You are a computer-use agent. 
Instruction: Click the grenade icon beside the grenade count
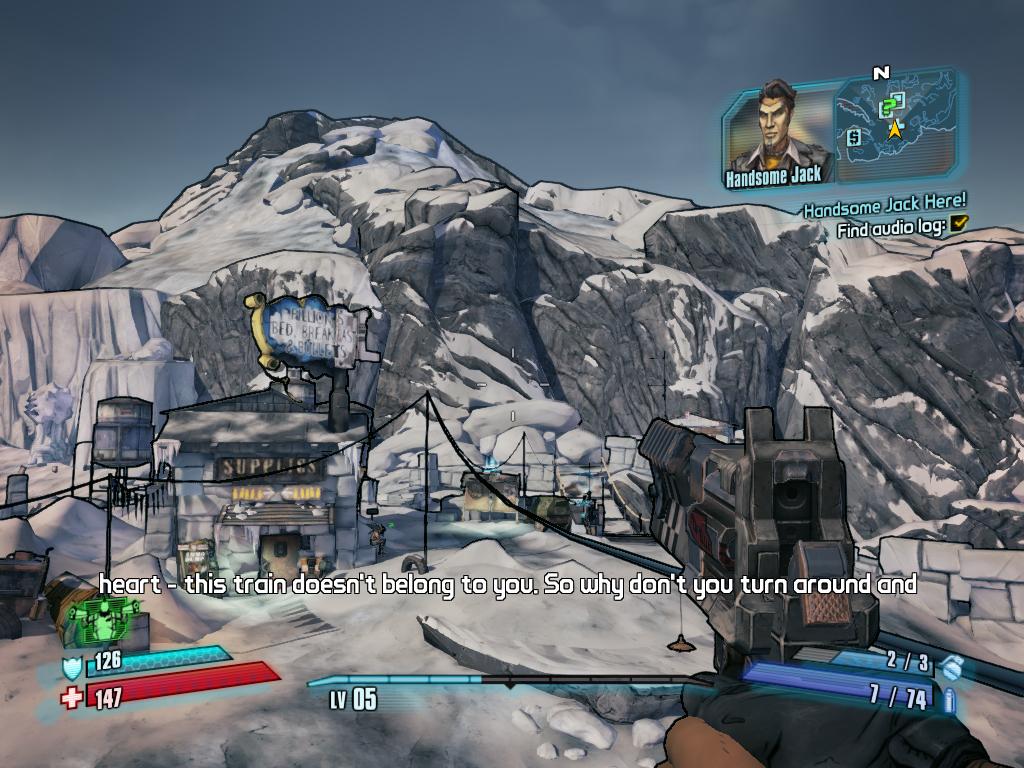coord(952,665)
